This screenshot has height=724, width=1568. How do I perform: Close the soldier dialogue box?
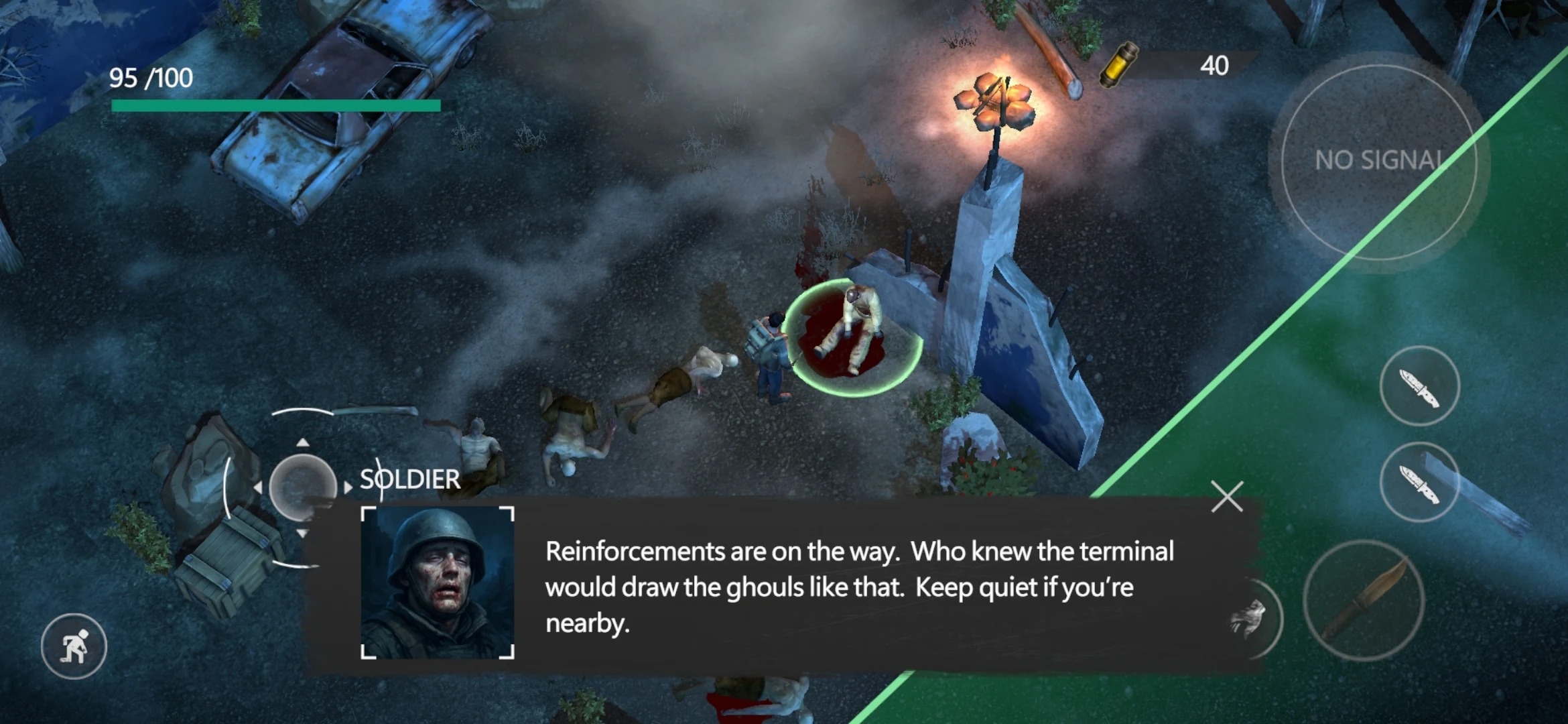pyautogui.click(x=1227, y=497)
